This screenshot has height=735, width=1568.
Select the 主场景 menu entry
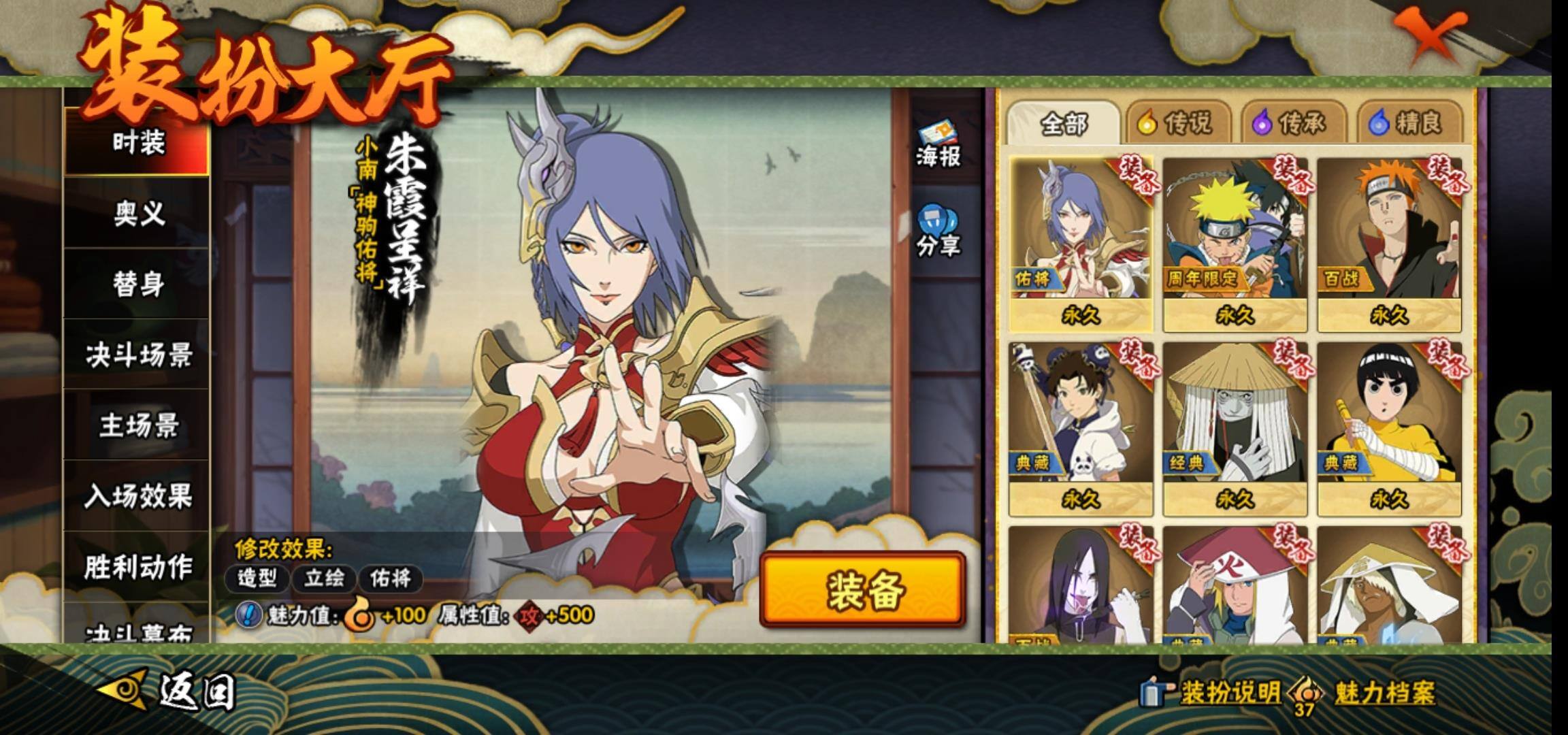coord(138,426)
